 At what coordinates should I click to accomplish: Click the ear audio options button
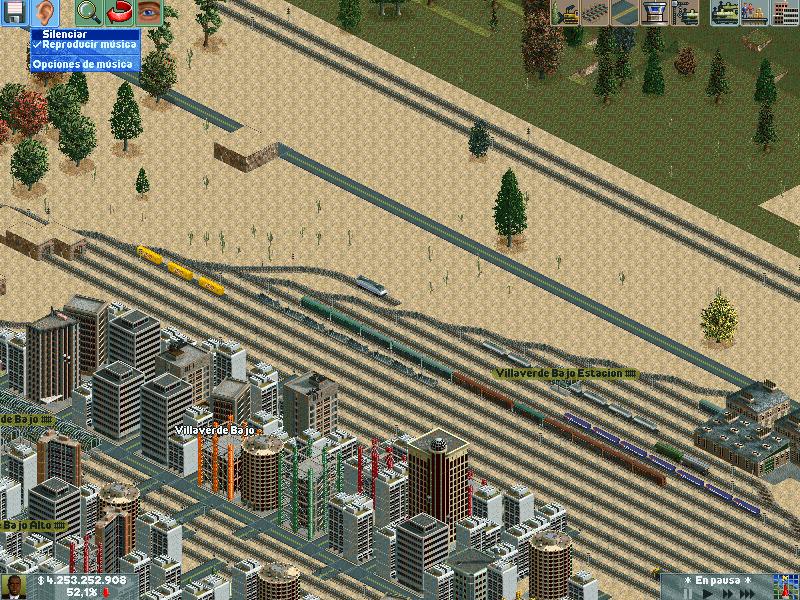pyautogui.click(x=45, y=13)
